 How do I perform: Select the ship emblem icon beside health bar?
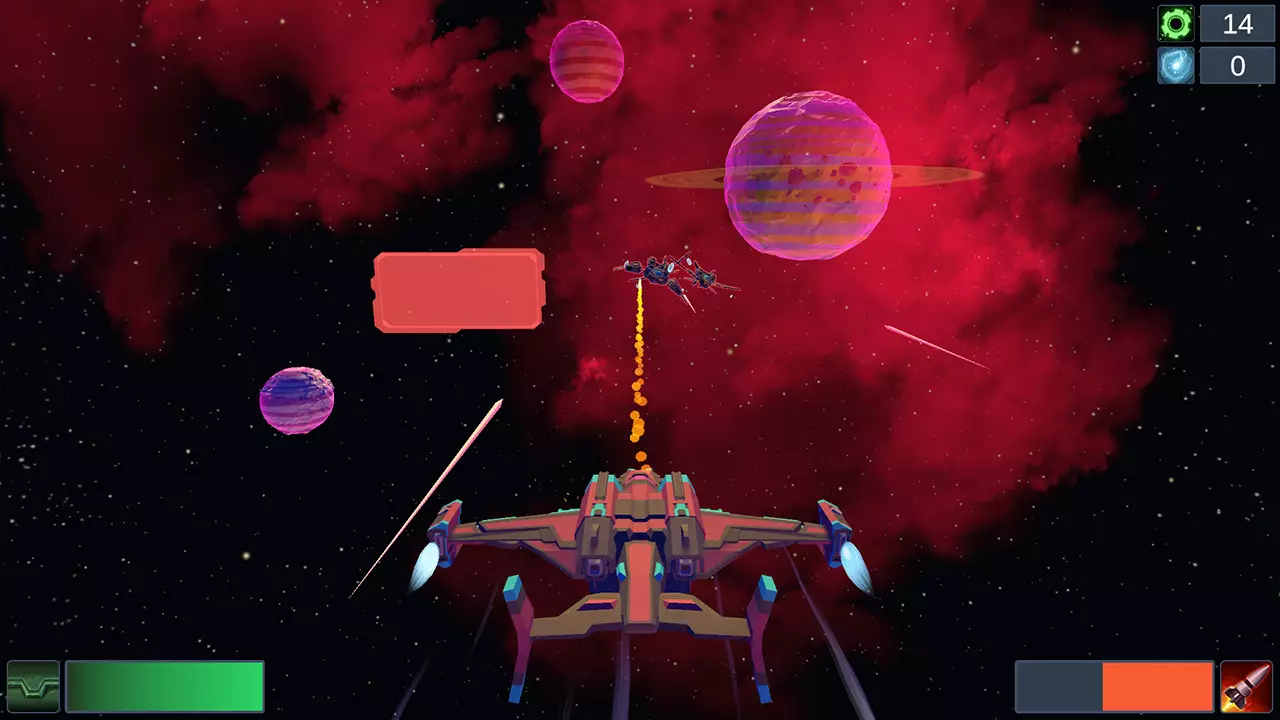[31, 687]
